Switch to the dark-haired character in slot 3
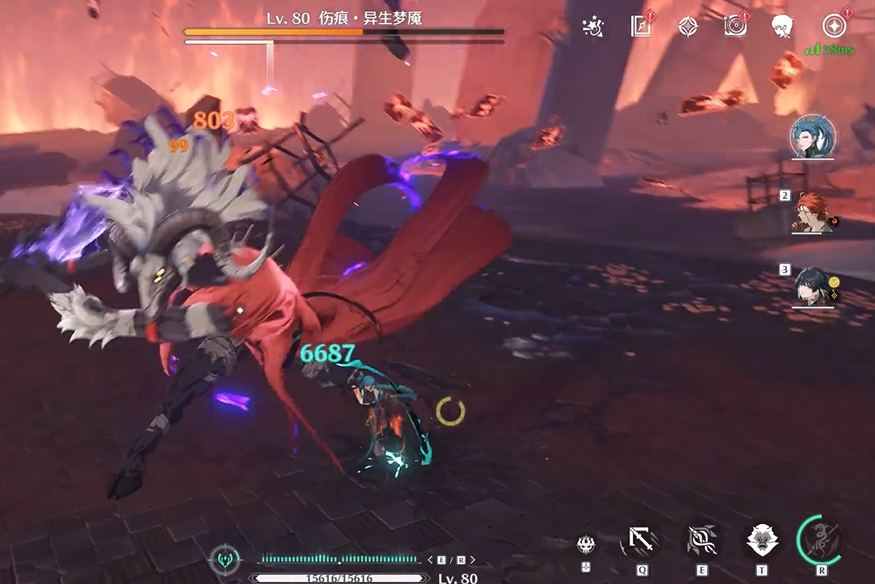 814,285
